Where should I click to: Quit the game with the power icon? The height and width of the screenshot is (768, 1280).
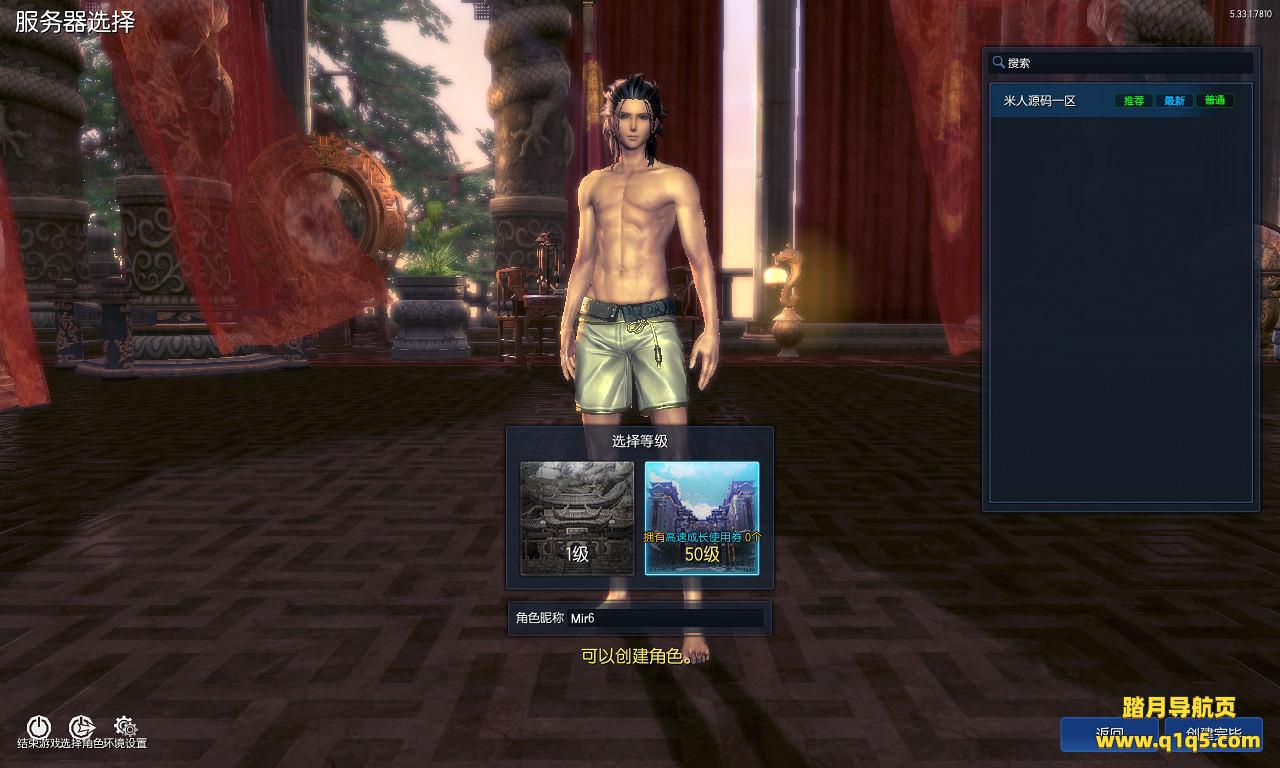(x=38, y=727)
